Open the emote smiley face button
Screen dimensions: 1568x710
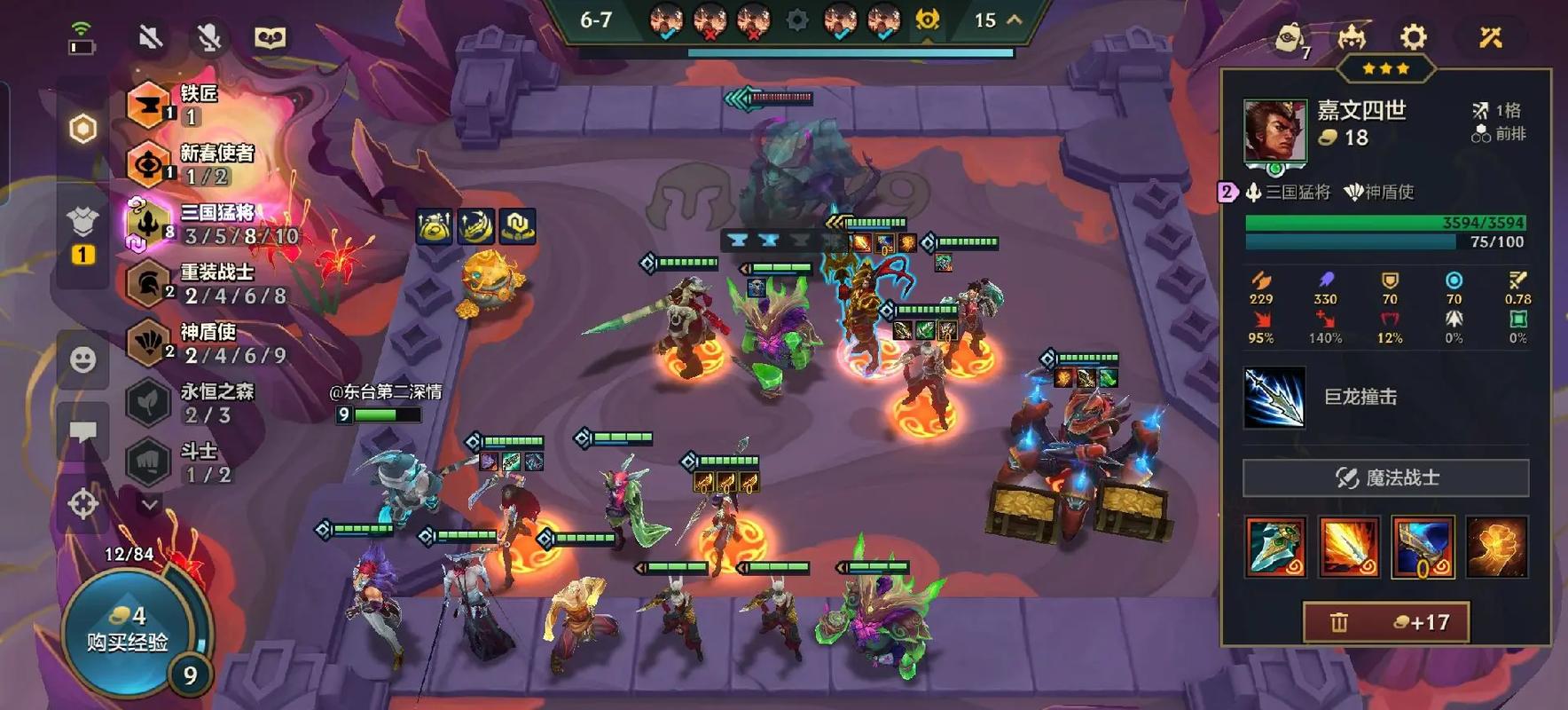(x=82, y=359)
